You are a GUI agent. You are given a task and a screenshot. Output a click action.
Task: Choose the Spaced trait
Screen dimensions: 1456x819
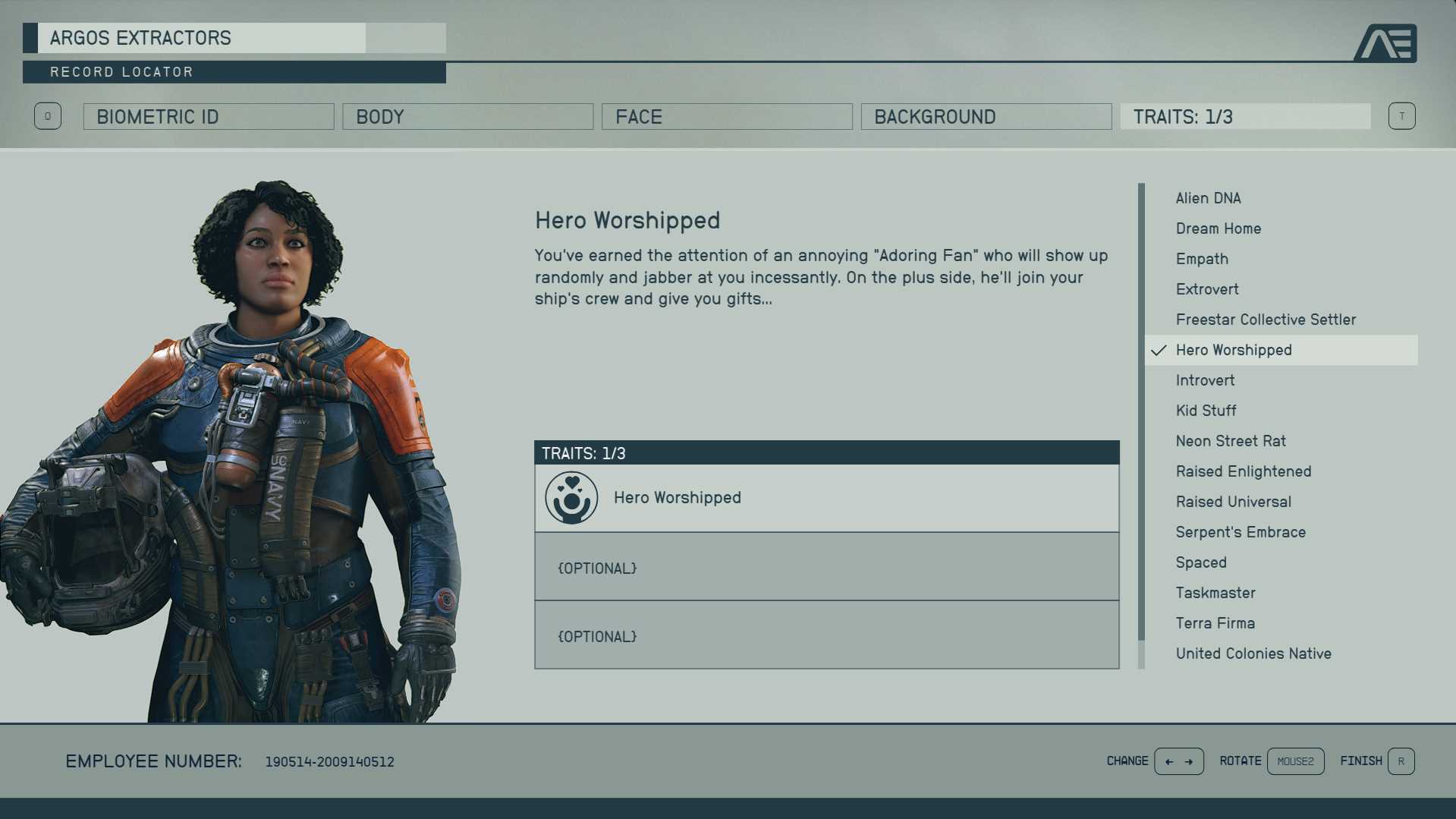pyautogui.click(x=1201, y=562)
